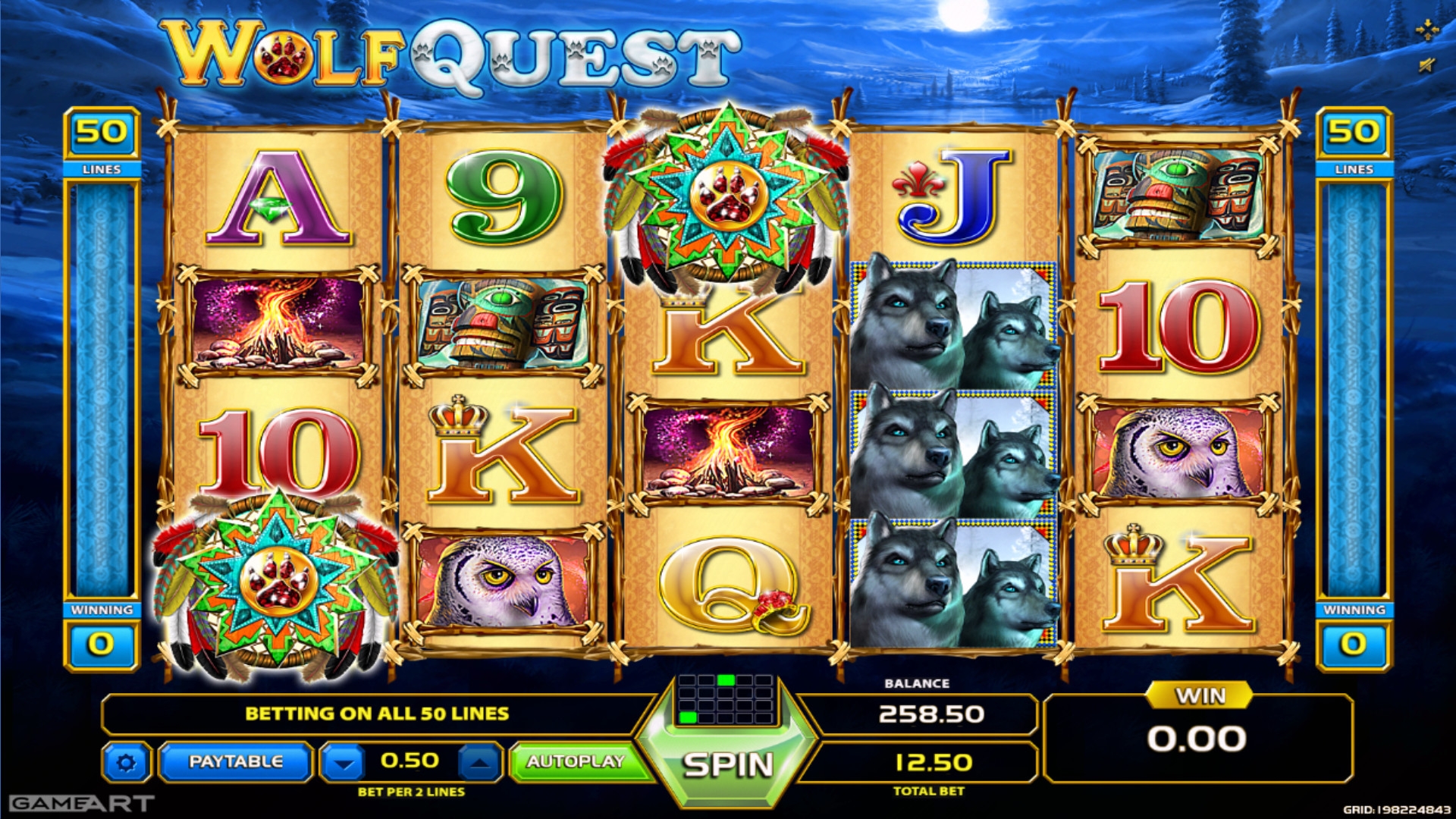Open settings via the gear button

coord(126,762)
